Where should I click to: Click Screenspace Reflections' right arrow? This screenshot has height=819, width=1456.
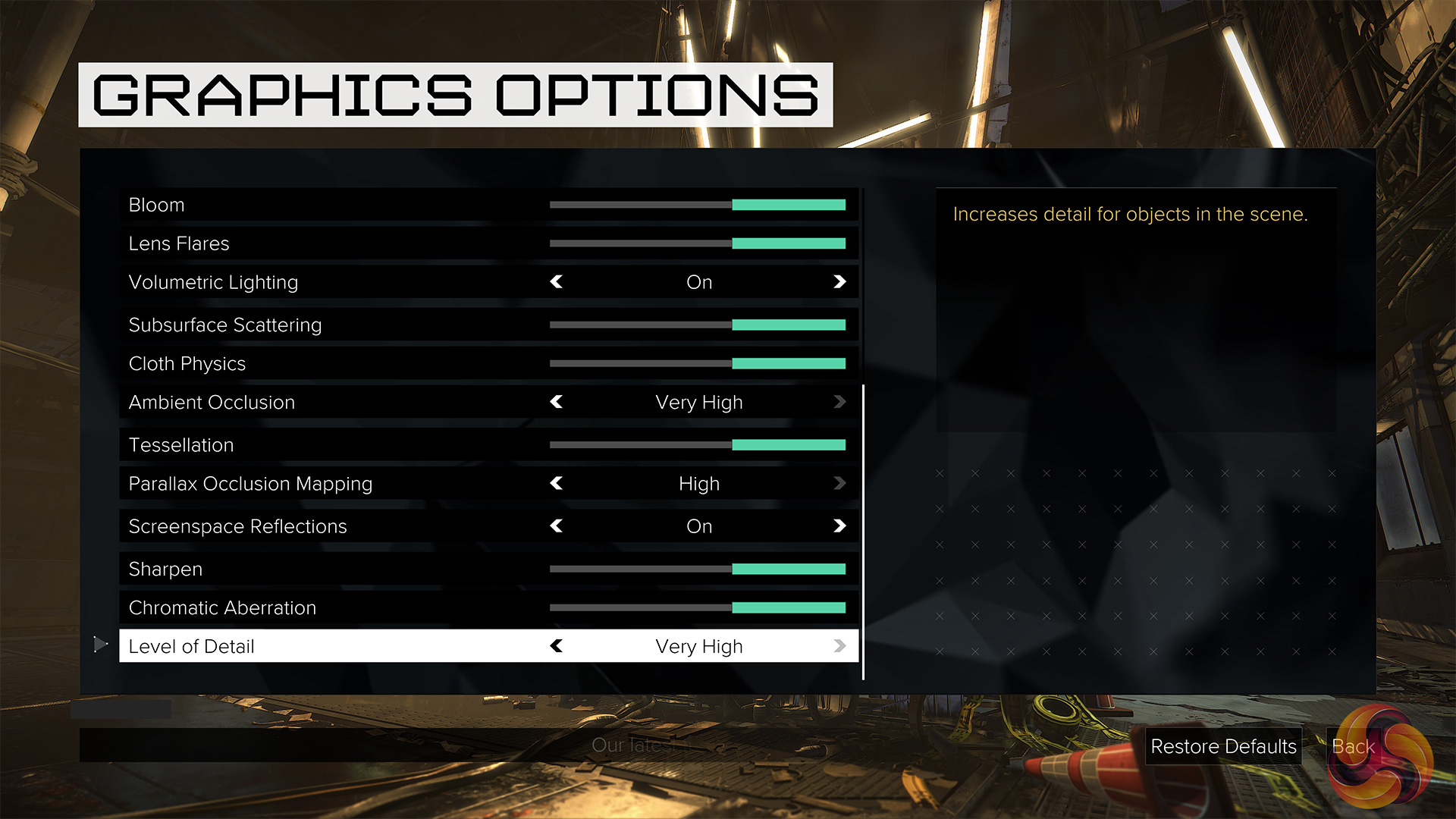(x=839, y=526)
